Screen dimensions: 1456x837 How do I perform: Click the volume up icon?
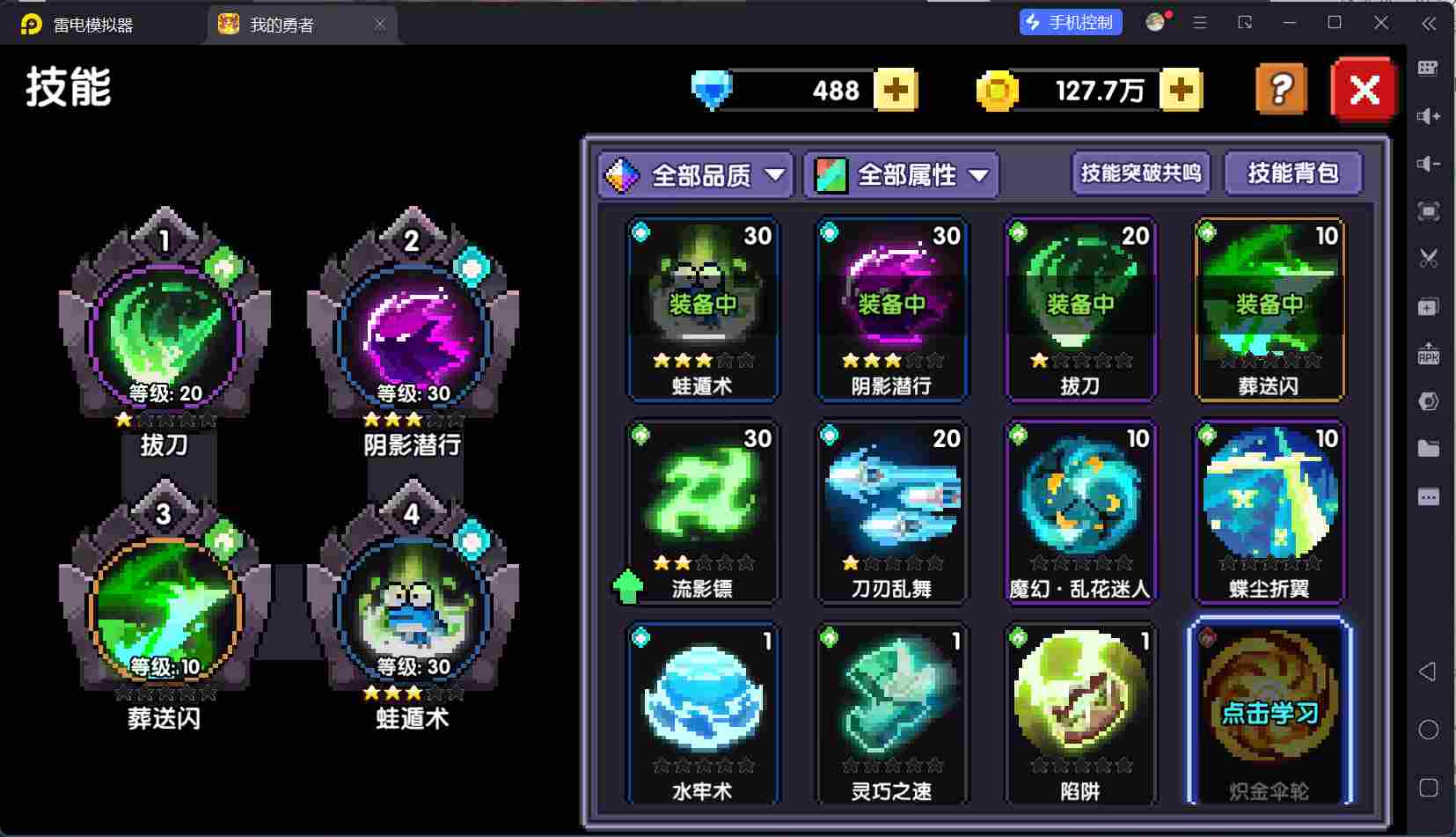1430,115
